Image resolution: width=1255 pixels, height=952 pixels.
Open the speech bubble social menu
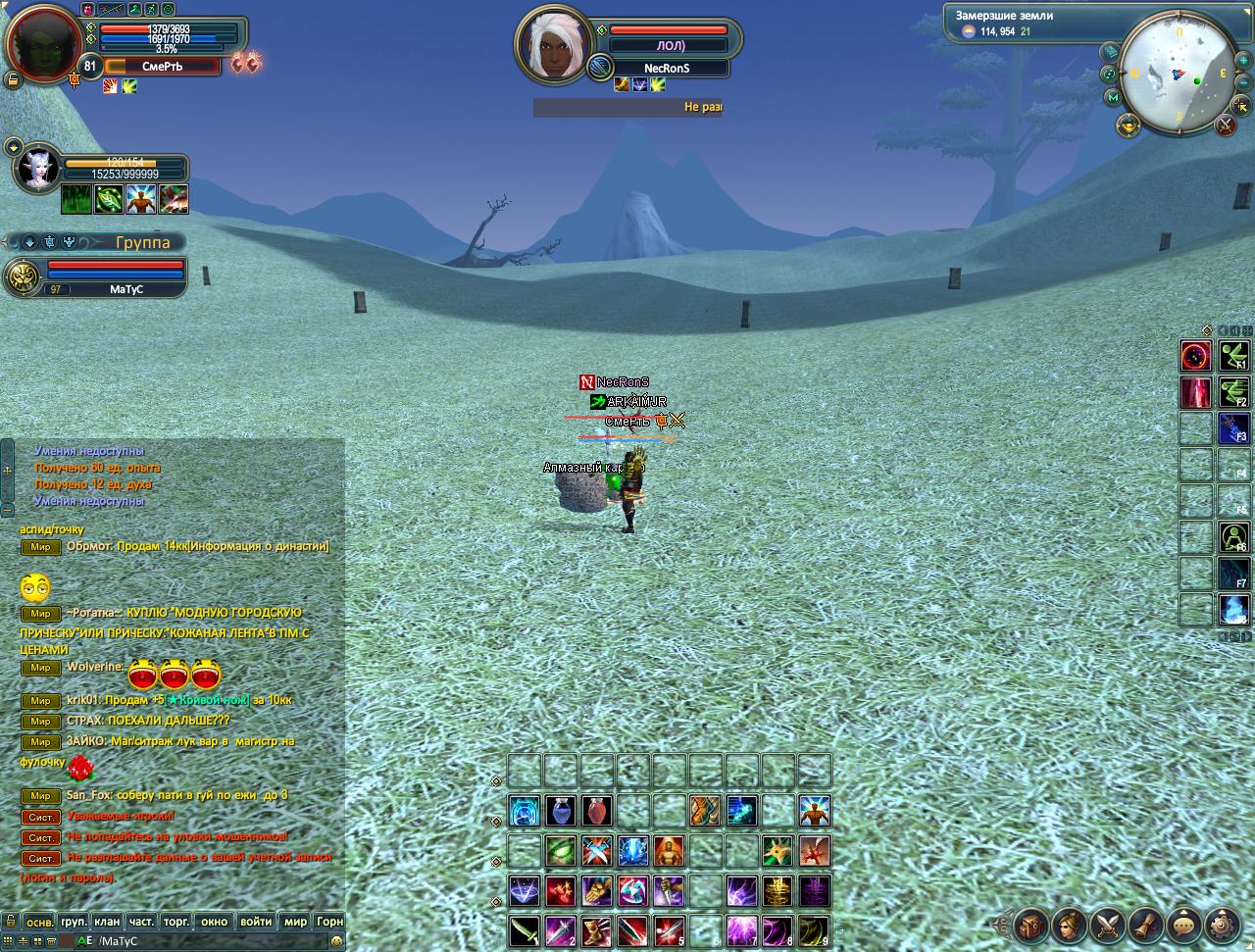pos(1183,925)
